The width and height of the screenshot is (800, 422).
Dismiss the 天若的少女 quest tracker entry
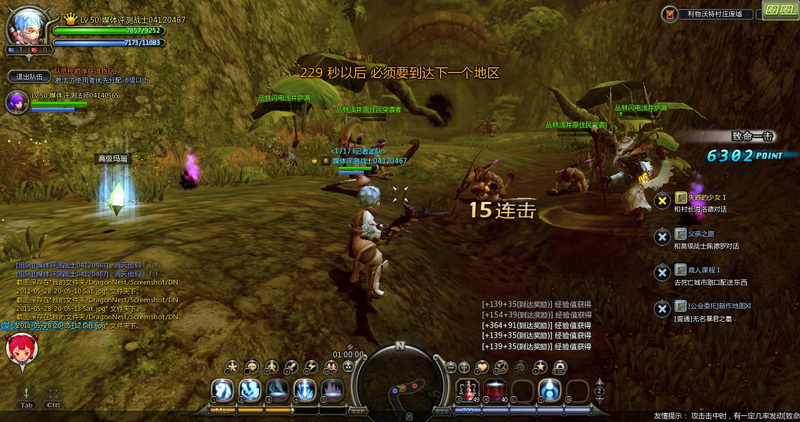[661, 201]
